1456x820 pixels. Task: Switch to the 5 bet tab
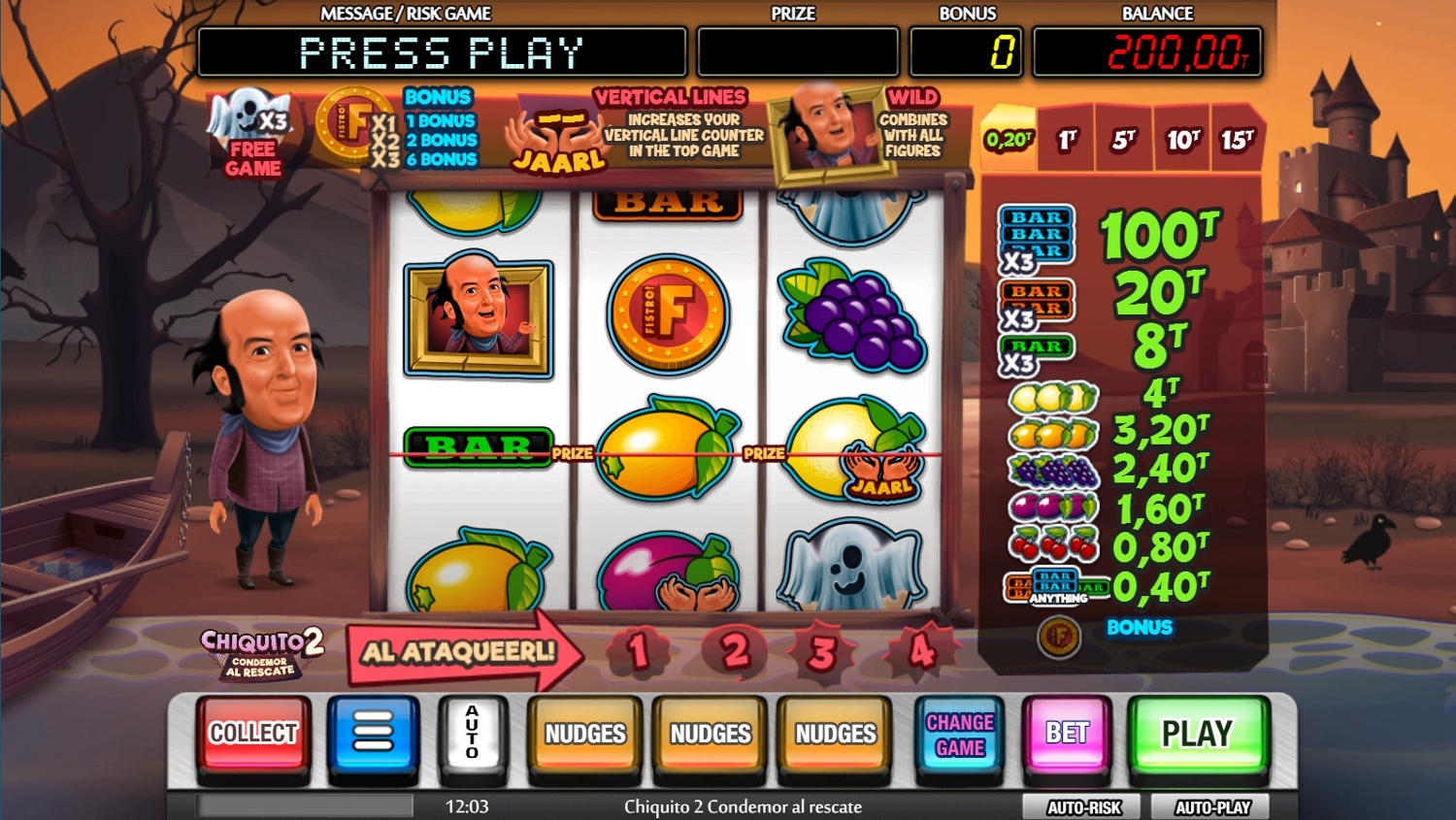click(x=1124, y=140)
